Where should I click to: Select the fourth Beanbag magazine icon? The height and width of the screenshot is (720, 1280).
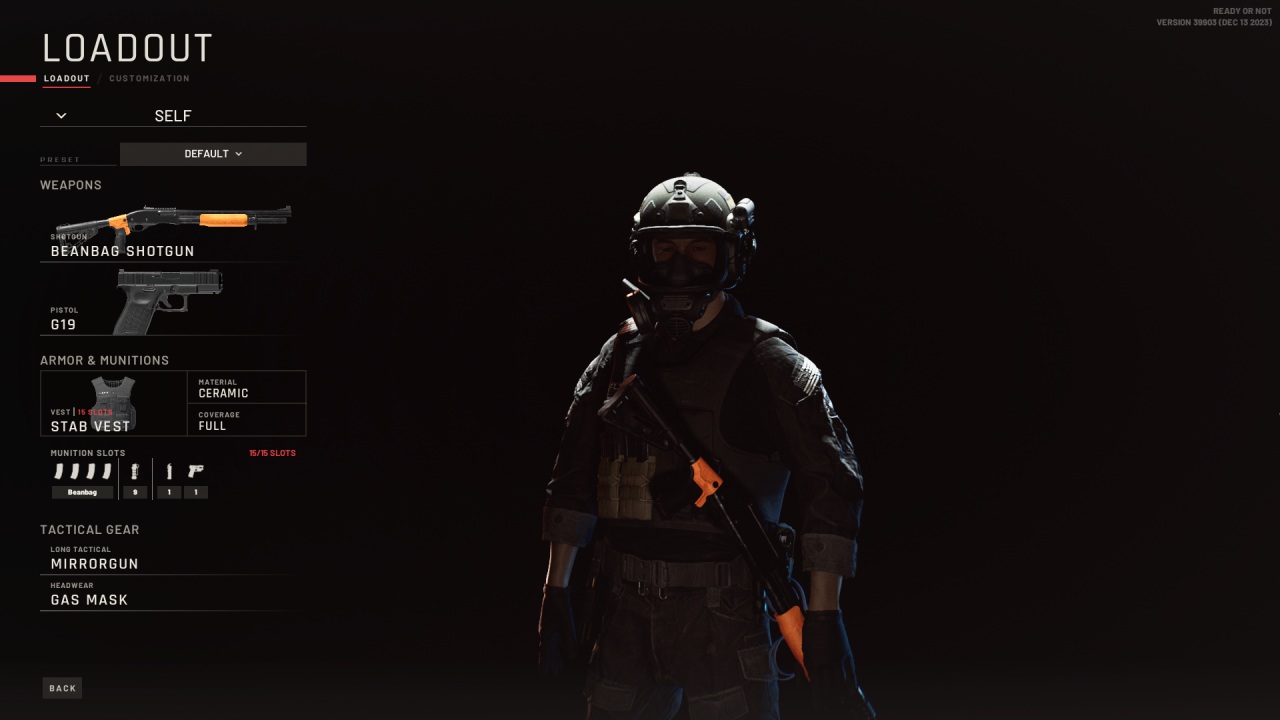click(107, 470)
